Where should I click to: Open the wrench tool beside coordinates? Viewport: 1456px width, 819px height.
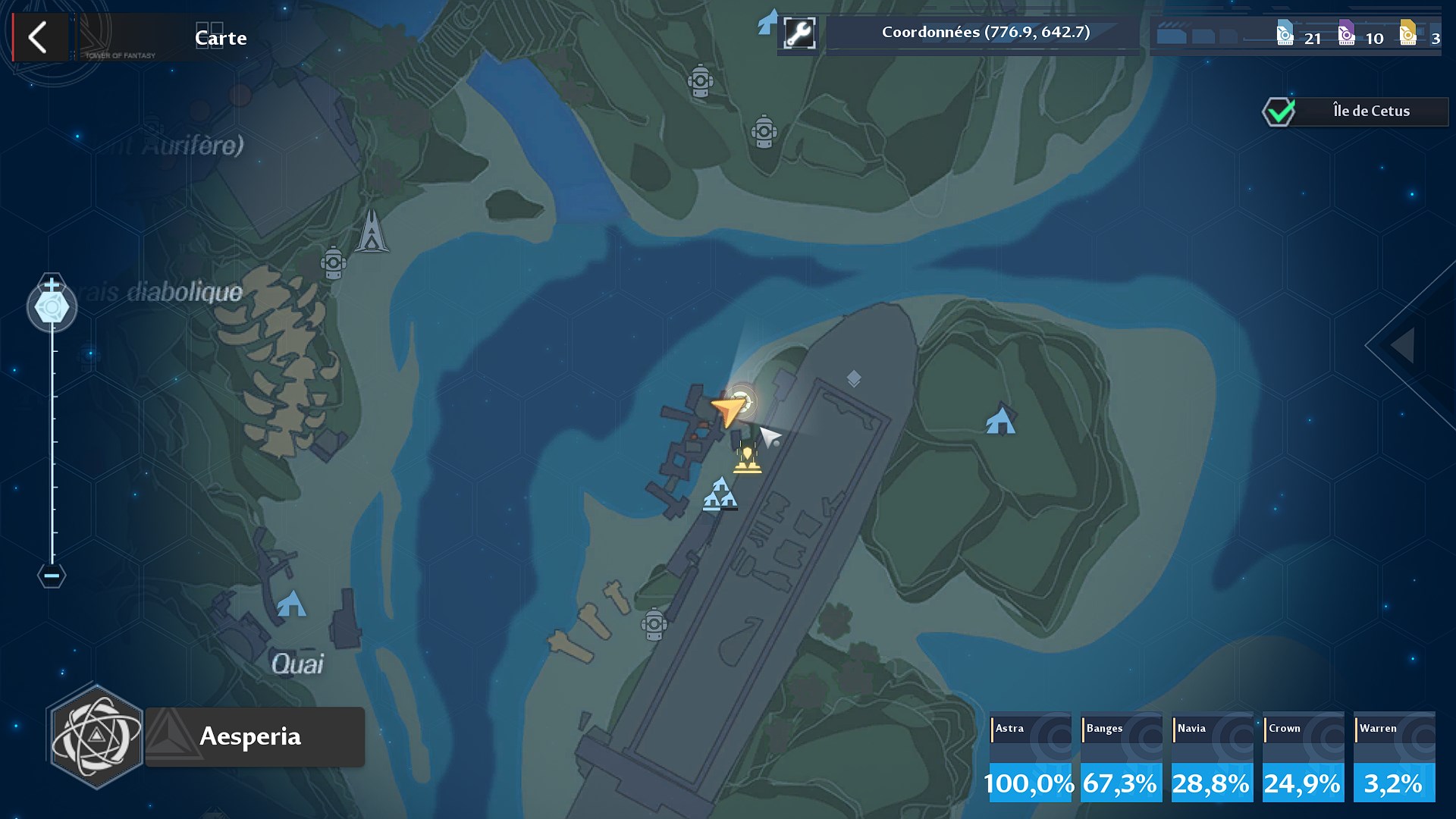click(x=799, y=34)
